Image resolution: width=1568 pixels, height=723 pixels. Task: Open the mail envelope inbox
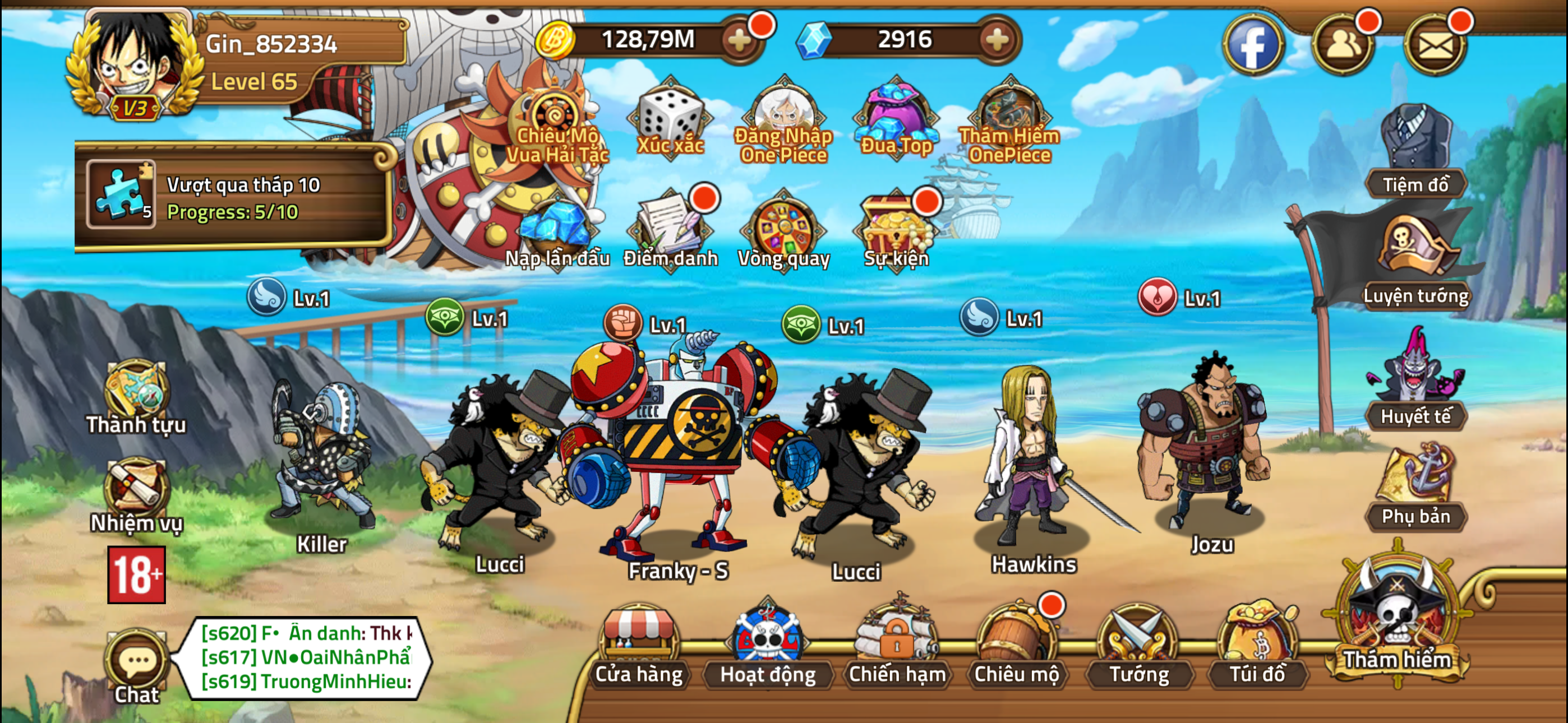click(x=1435, y=45)
